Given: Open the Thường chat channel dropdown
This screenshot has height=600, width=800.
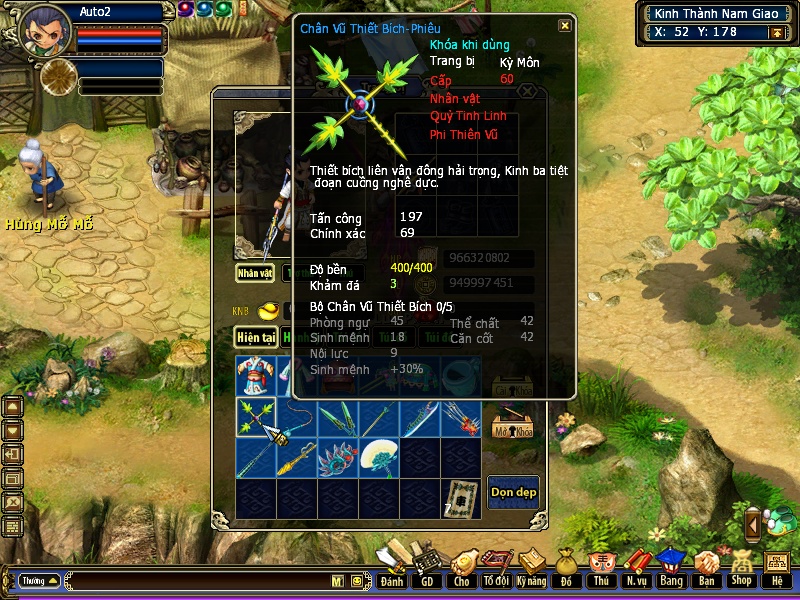Looking at the screenshot, I should pos(40,580).
